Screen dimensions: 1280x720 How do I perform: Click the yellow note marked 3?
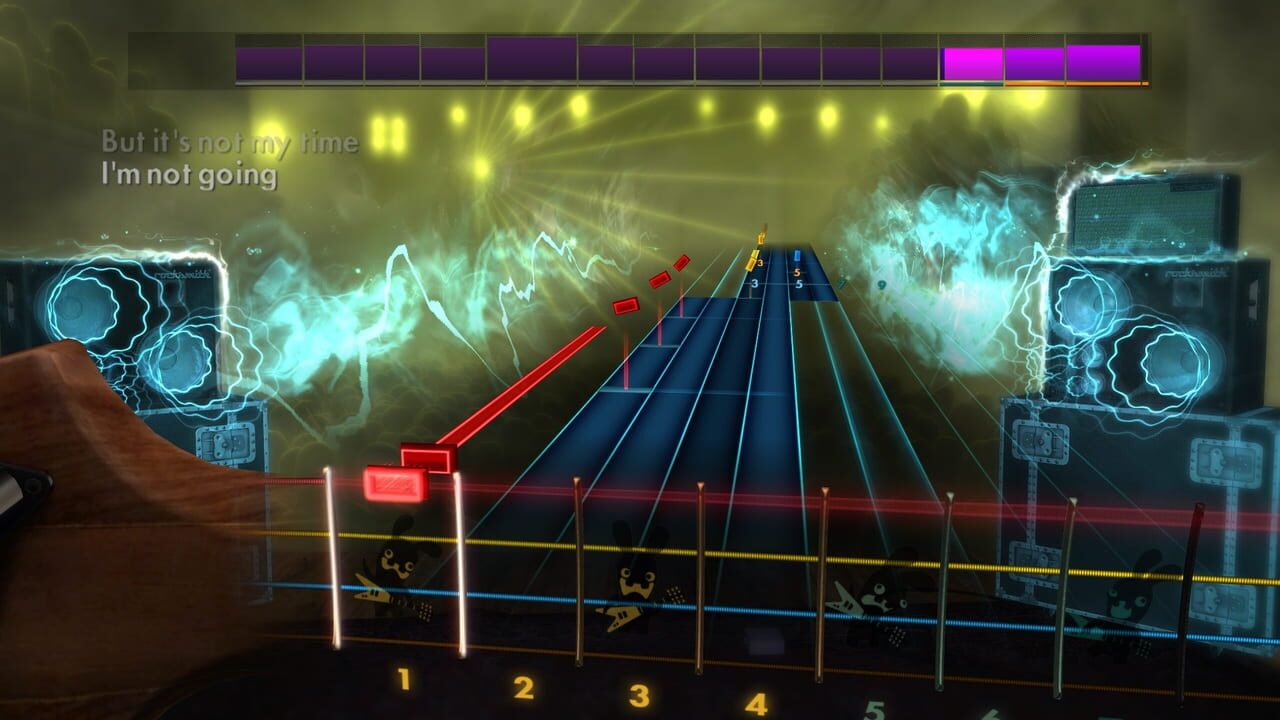coord(753,262)
